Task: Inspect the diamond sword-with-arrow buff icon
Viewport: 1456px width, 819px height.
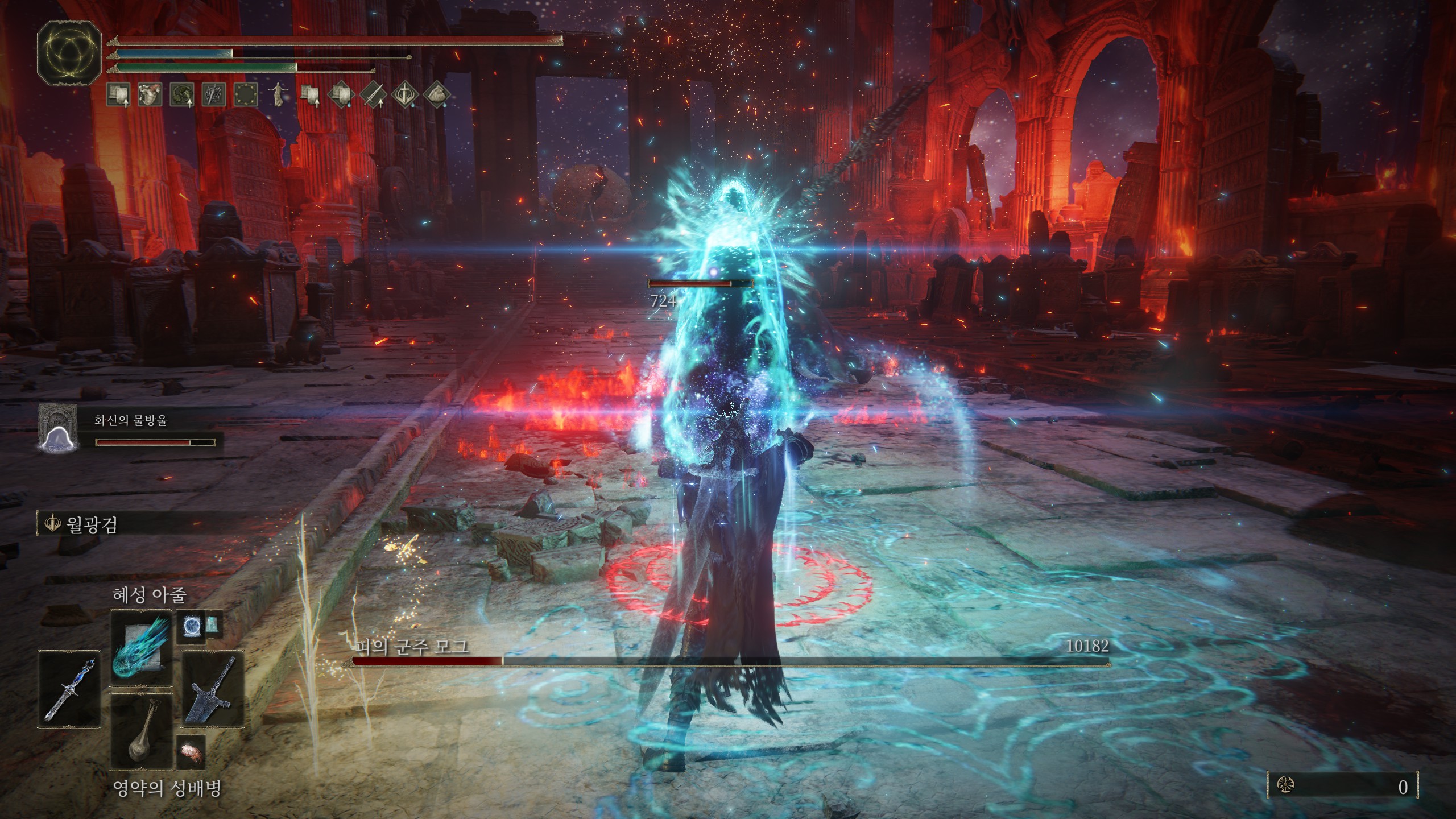Action: 374,94
